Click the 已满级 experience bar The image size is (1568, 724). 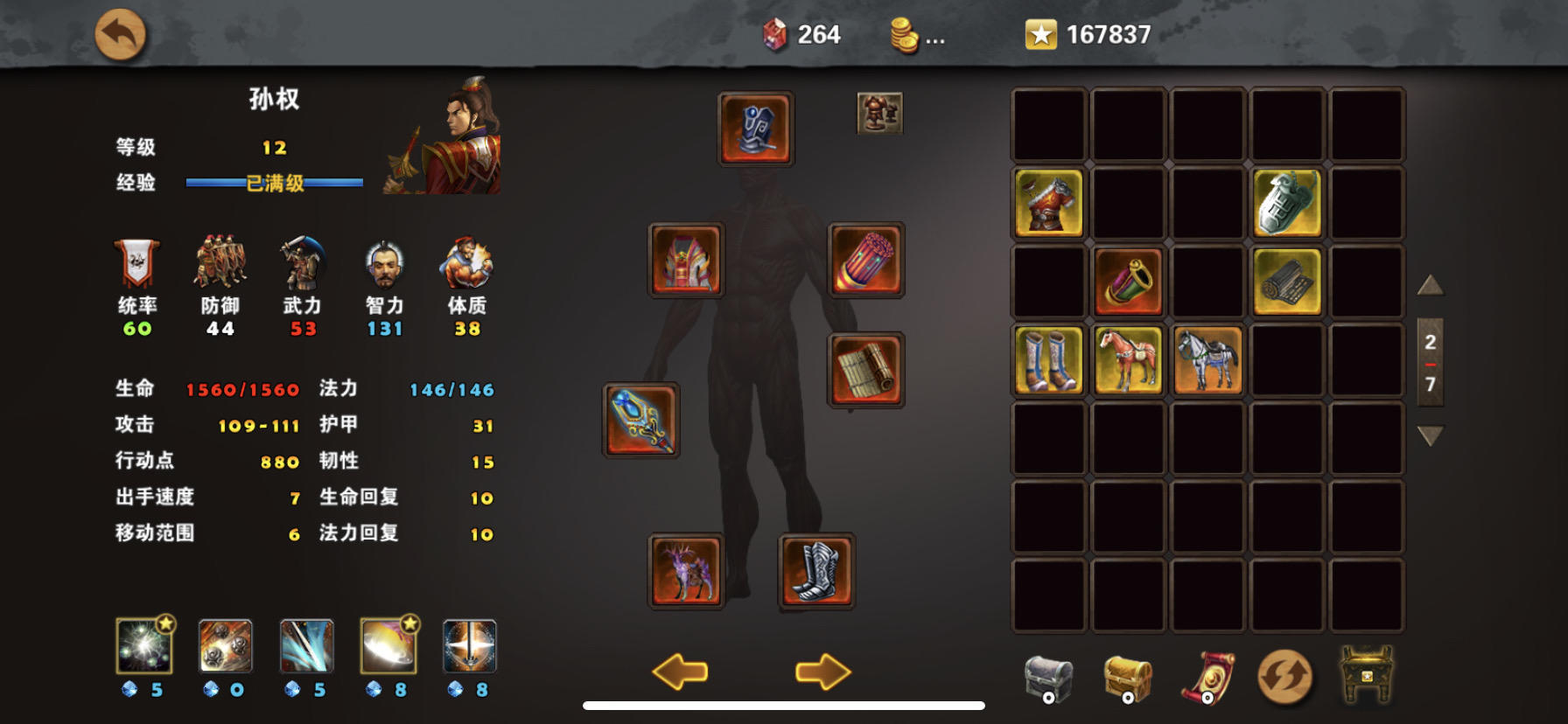click(272, 183)
